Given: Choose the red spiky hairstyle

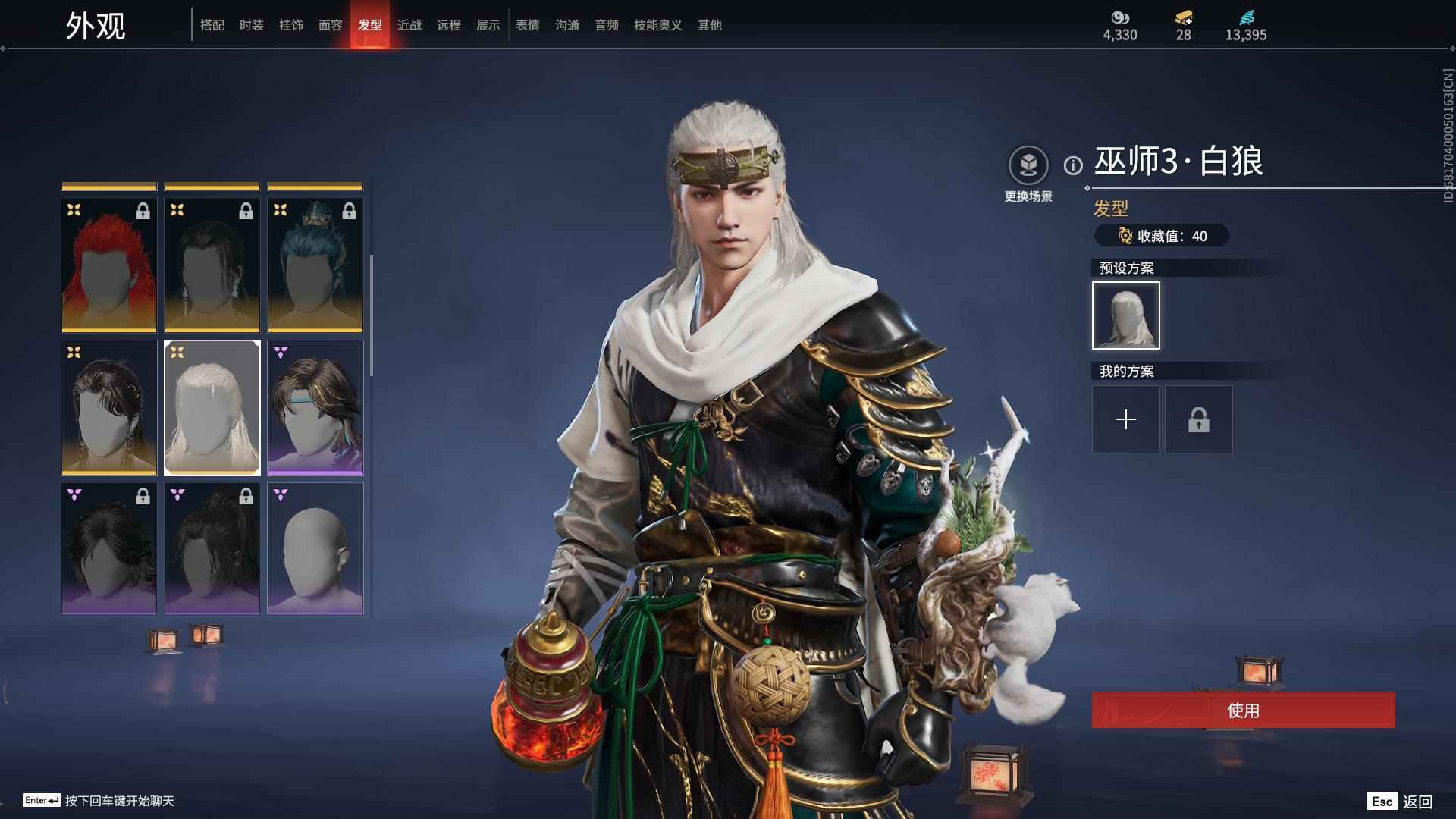Looking at the screenshot, I should pos(109,265).
